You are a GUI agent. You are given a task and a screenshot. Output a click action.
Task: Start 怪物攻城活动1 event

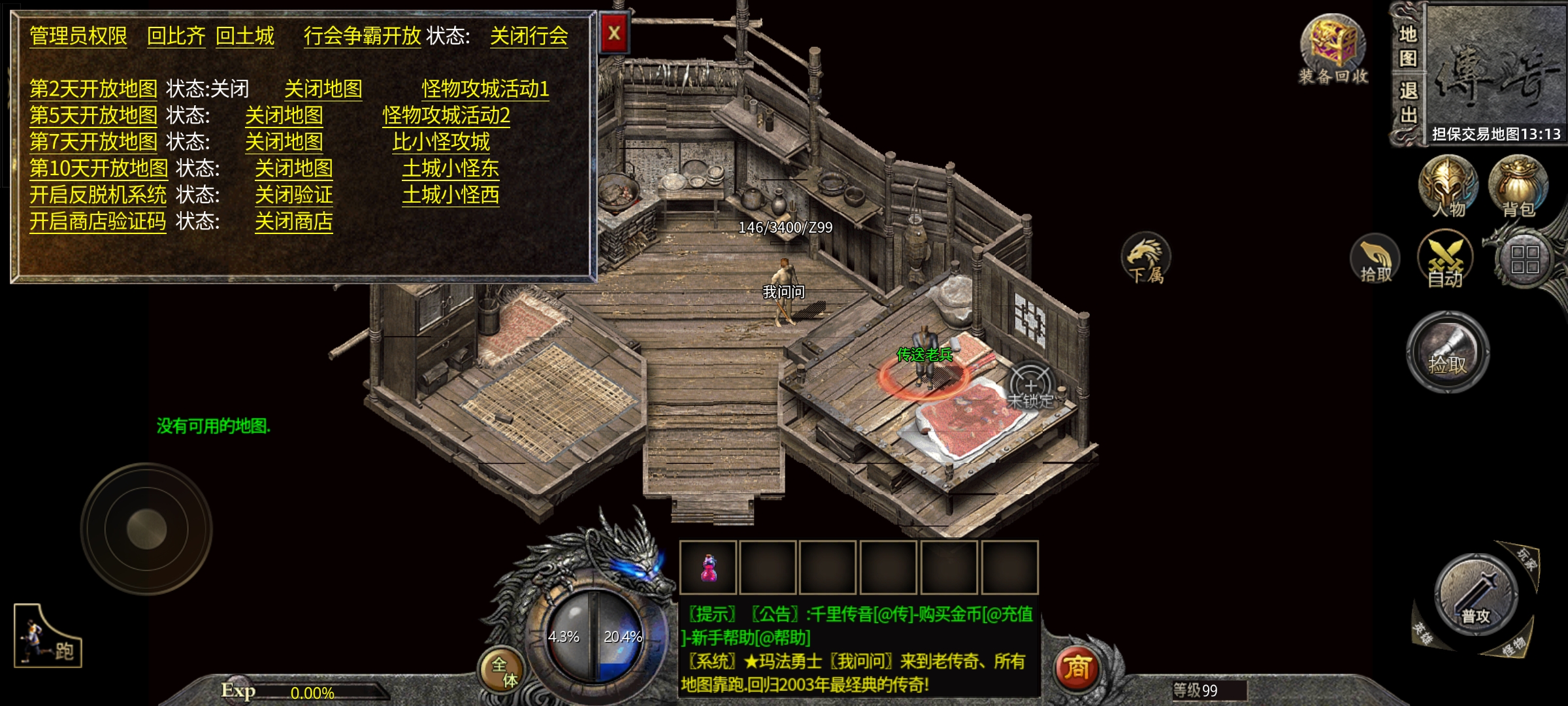coord(485,88)
